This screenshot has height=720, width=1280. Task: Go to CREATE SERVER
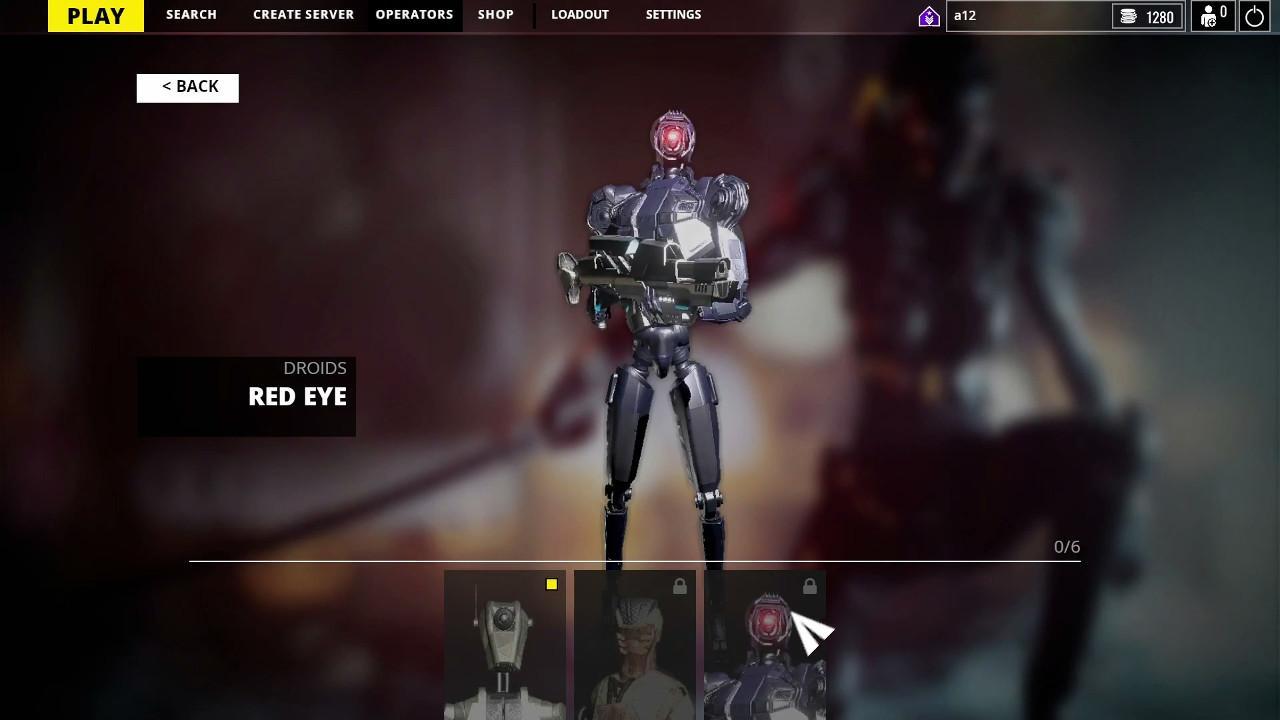click(x=303, y=15)
